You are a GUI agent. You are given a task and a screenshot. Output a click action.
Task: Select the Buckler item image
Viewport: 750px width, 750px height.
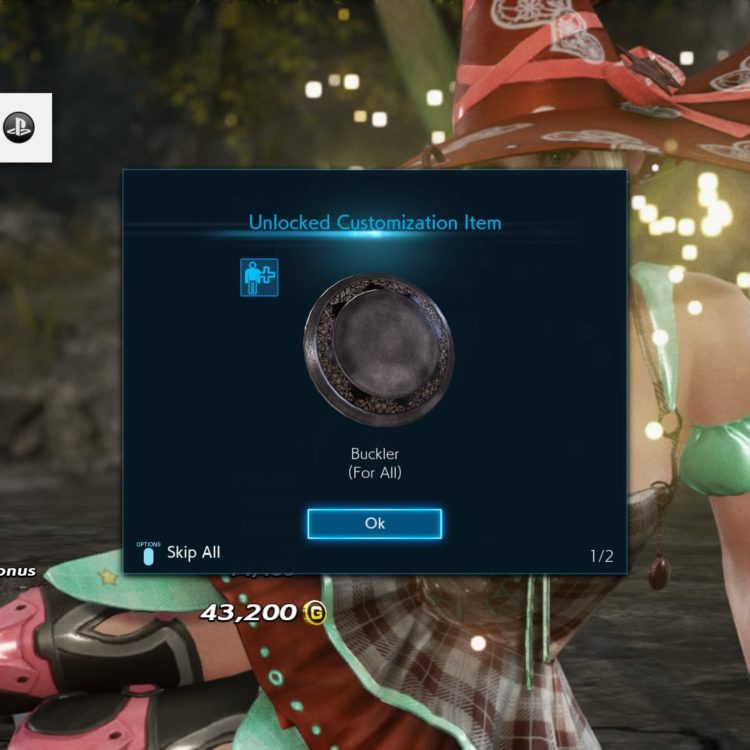click(377, 350)
